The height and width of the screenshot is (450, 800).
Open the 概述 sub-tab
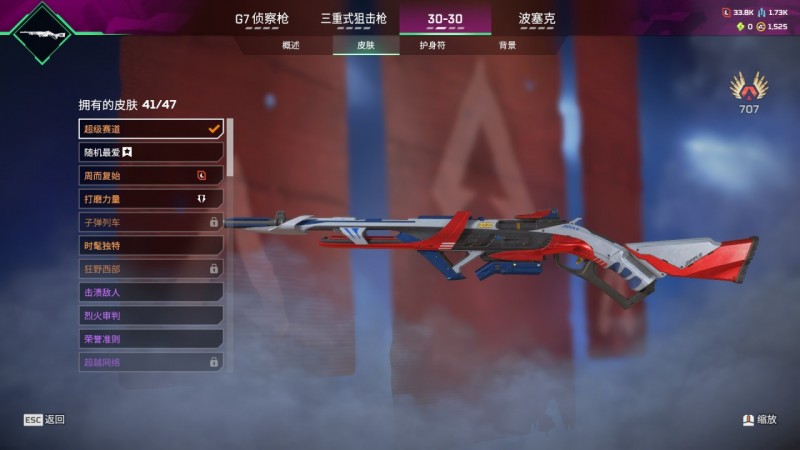tap(291, 46)
